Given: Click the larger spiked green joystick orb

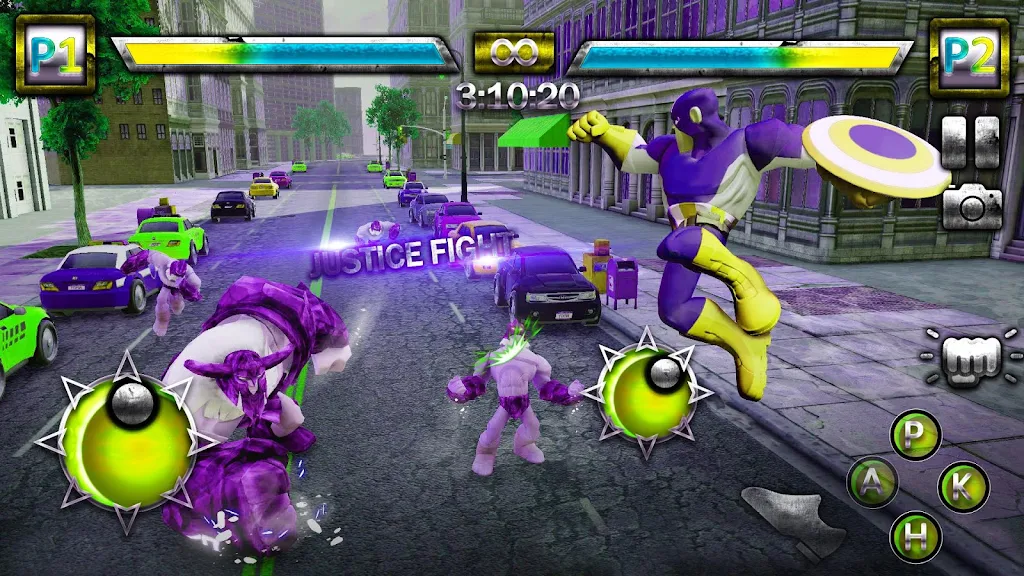Looking at the screenshot, I should (x=127, y=440).
